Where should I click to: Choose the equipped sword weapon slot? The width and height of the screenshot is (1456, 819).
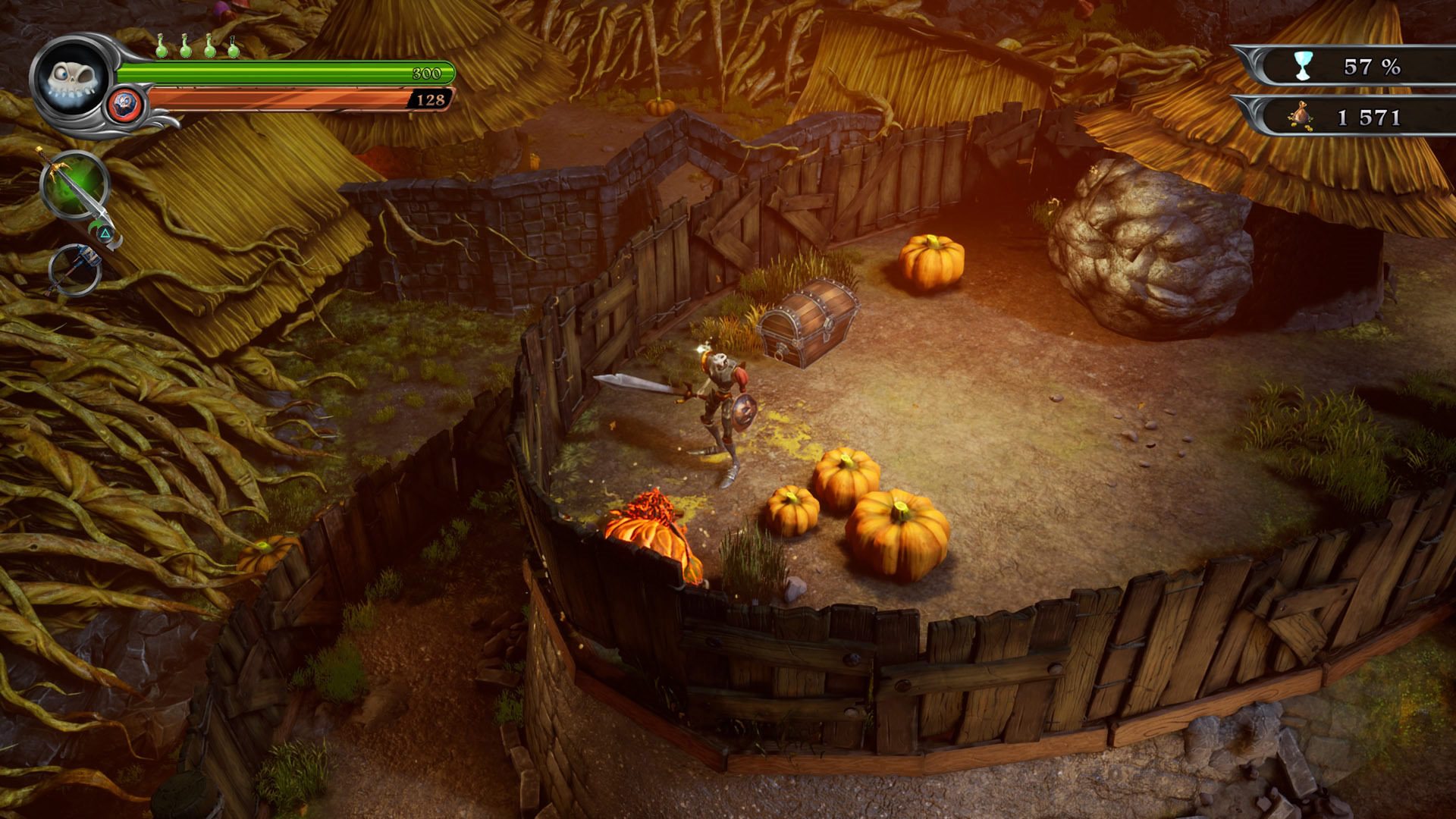click(74, 186)
